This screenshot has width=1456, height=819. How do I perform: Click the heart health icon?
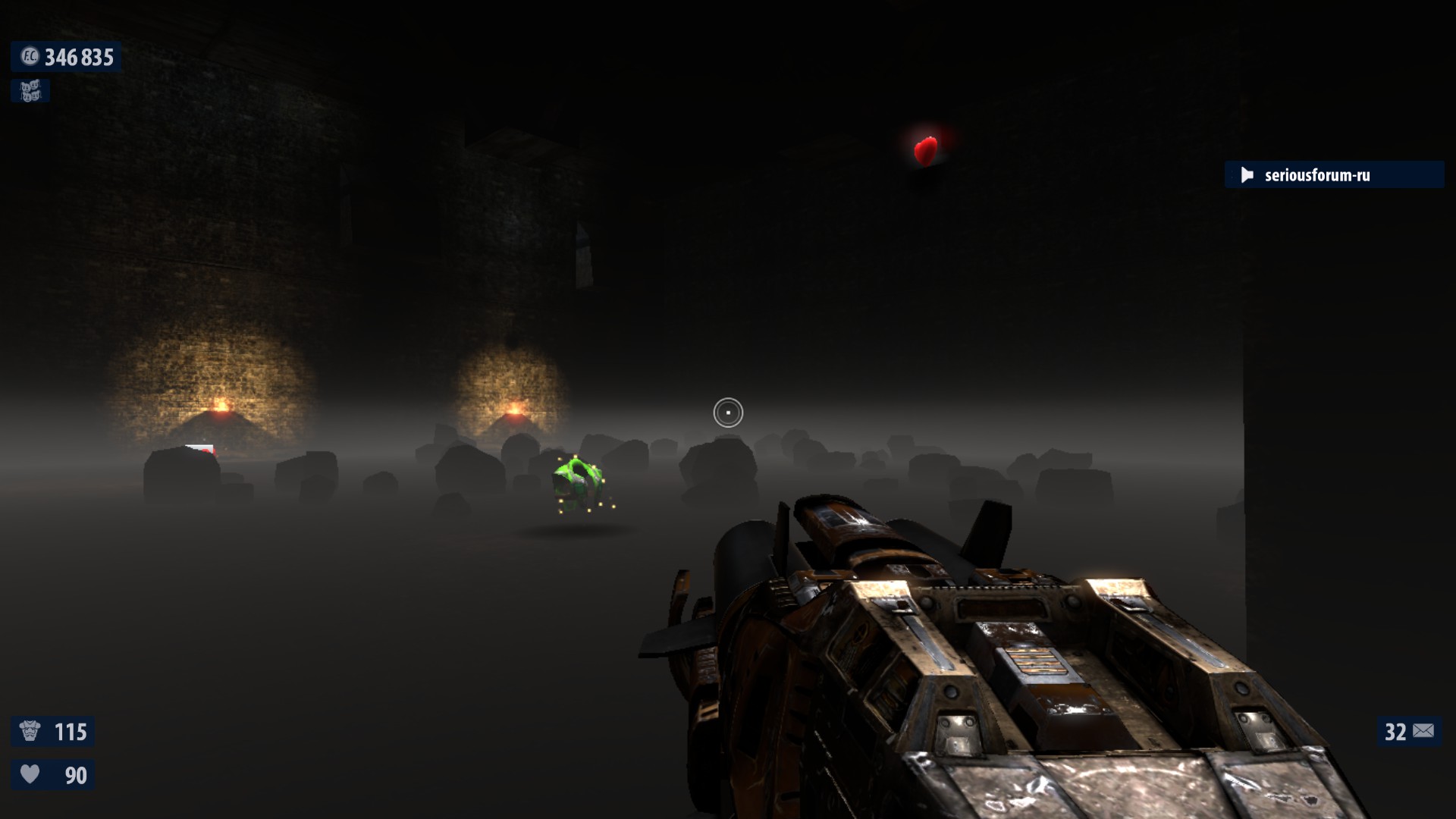tap(30, 774)
